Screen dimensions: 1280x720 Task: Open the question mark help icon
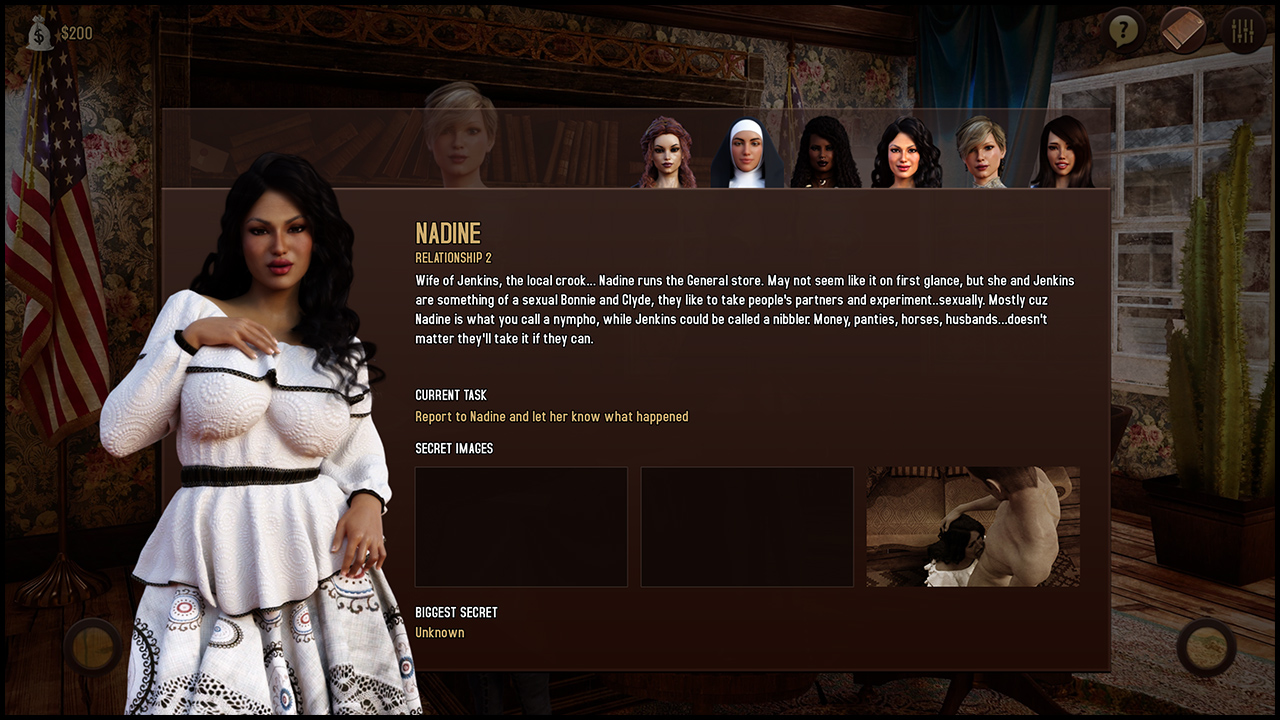[1124, 32]
